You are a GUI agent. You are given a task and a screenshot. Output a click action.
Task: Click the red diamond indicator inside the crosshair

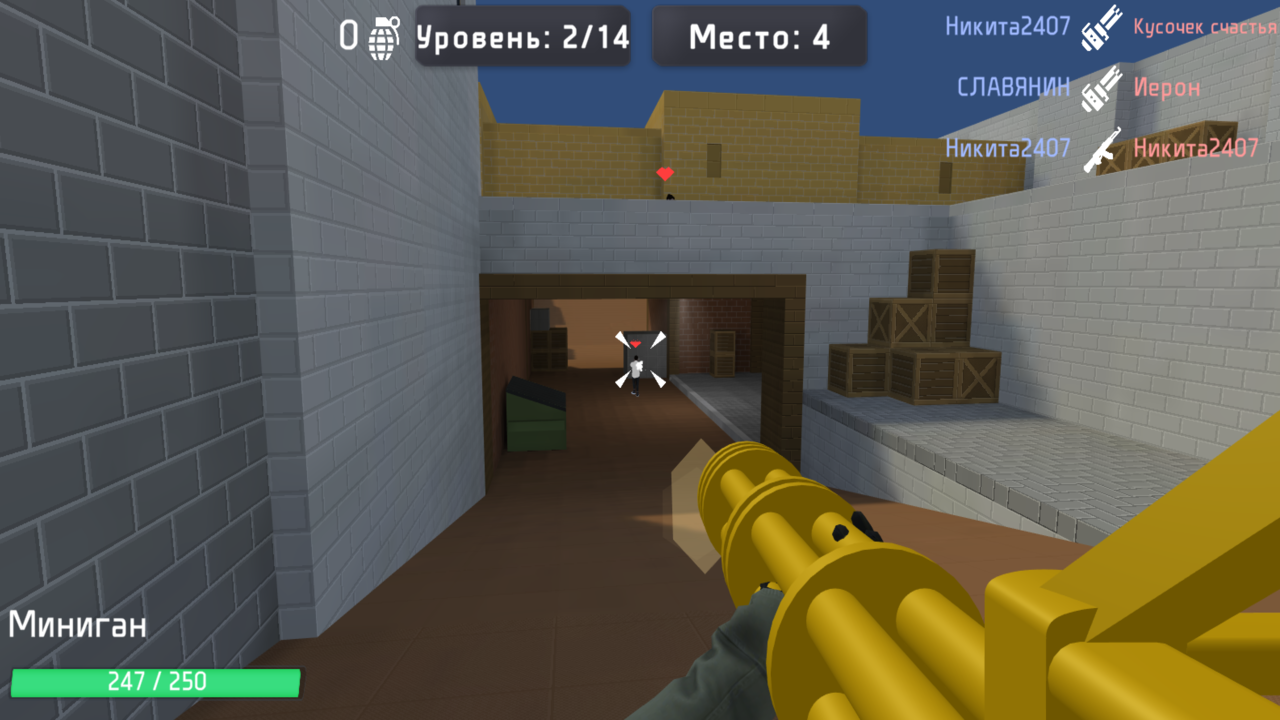(634, 342)
